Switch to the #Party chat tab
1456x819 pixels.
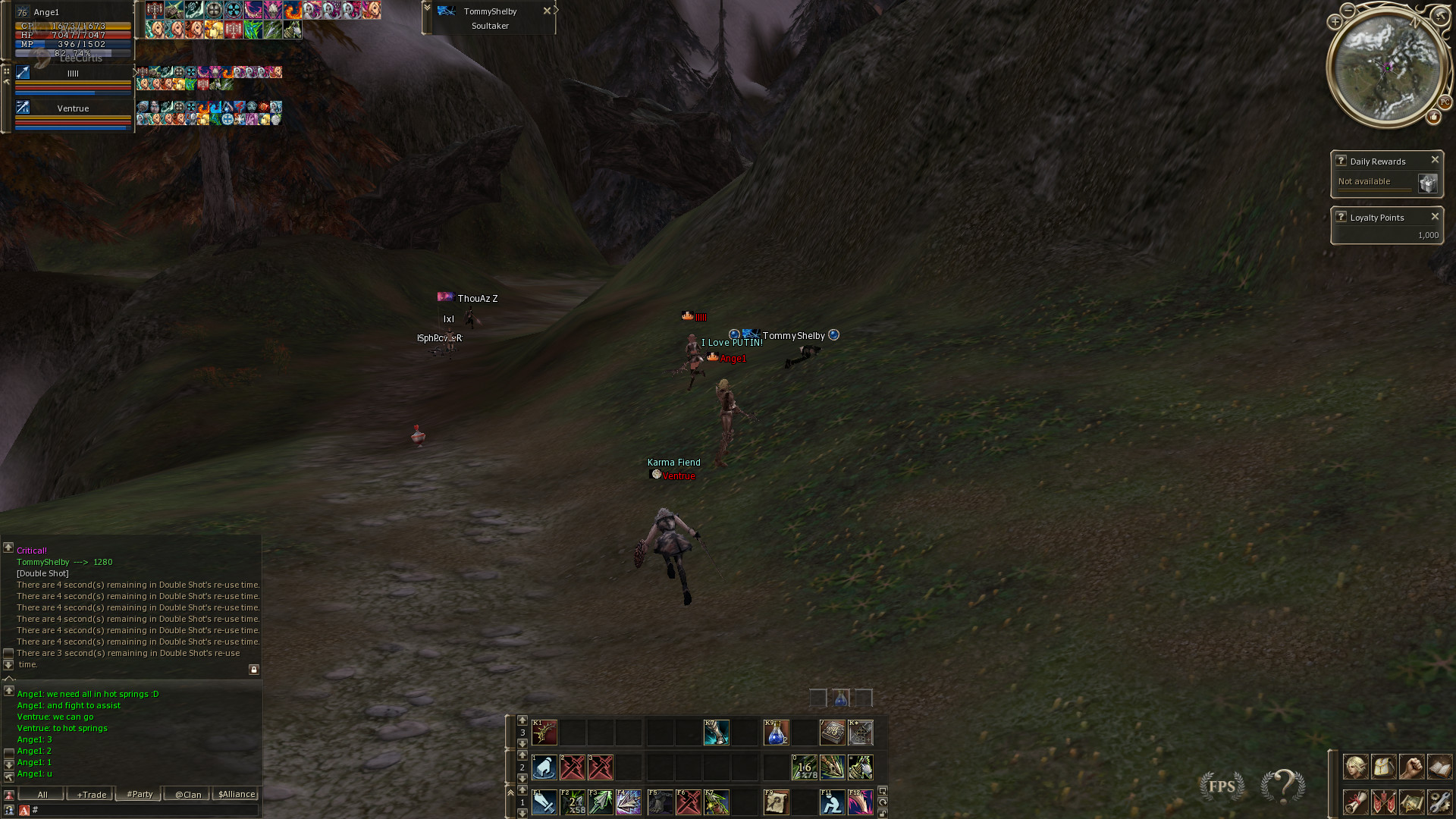pyautogui.click(x=140, y=794)
